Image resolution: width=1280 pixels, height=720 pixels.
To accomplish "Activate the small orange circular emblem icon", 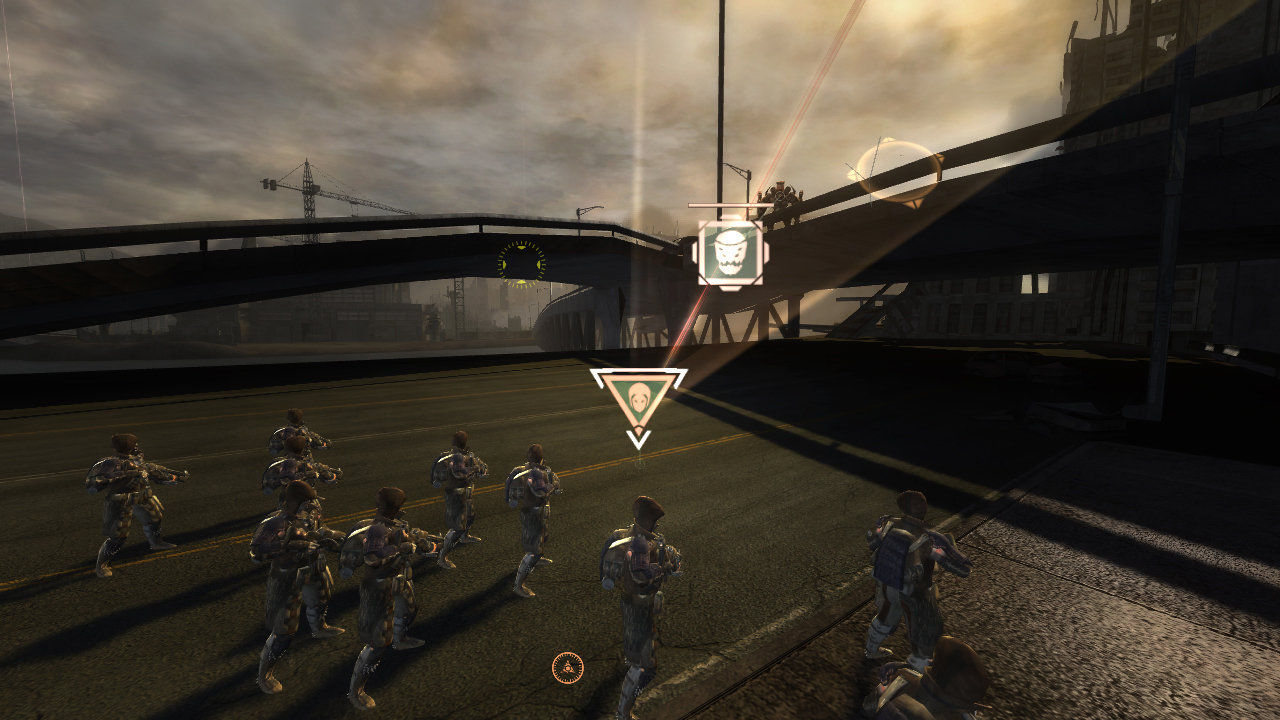I will [x=567, y=667].
